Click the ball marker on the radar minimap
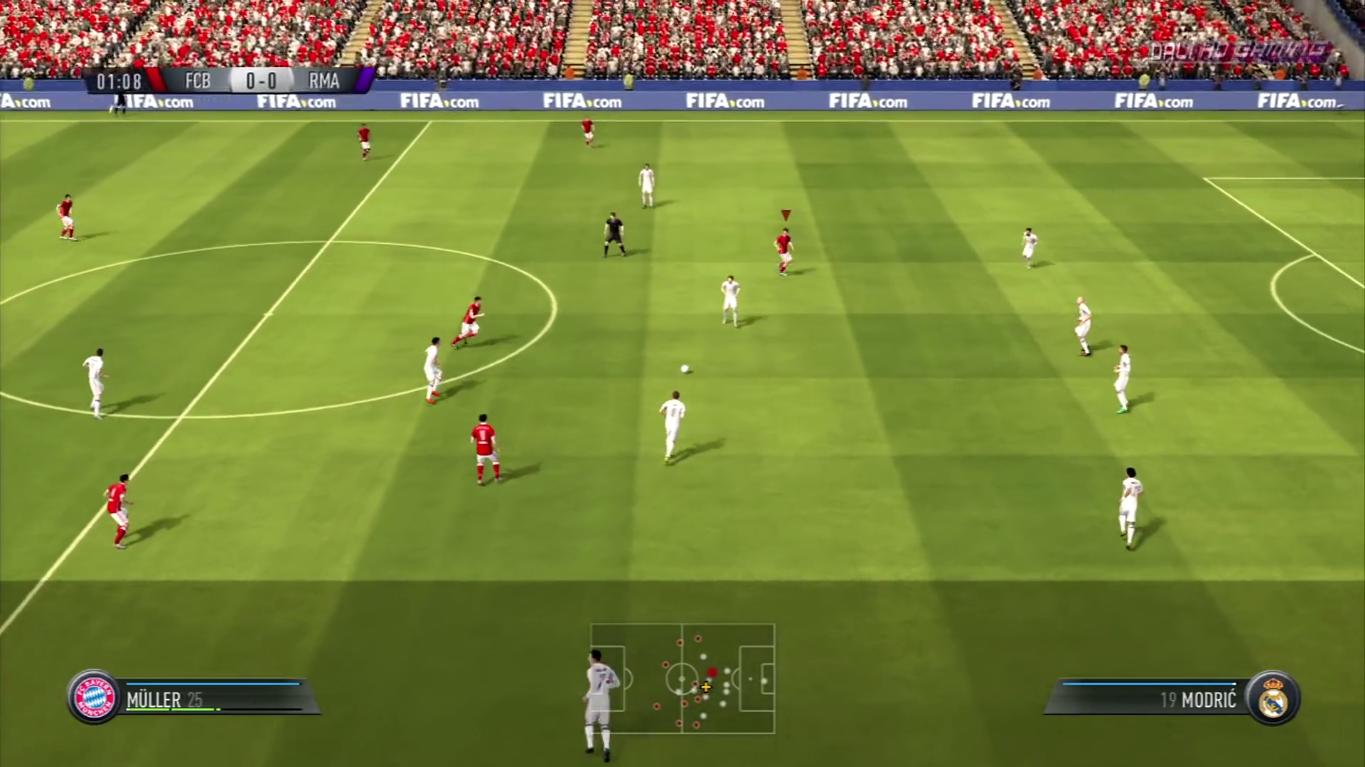This screenshot has height=767, width=1365. click(x=706, y=689)
